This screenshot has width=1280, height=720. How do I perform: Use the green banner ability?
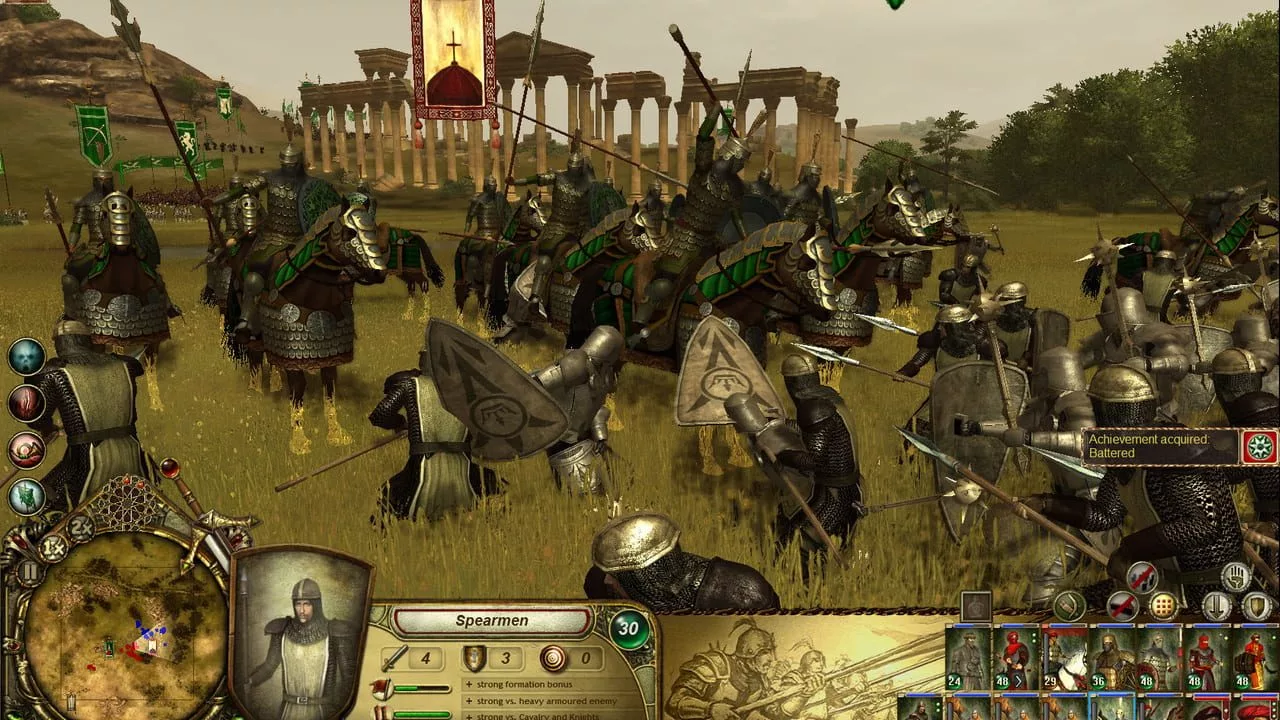click(x=27, y=496)
